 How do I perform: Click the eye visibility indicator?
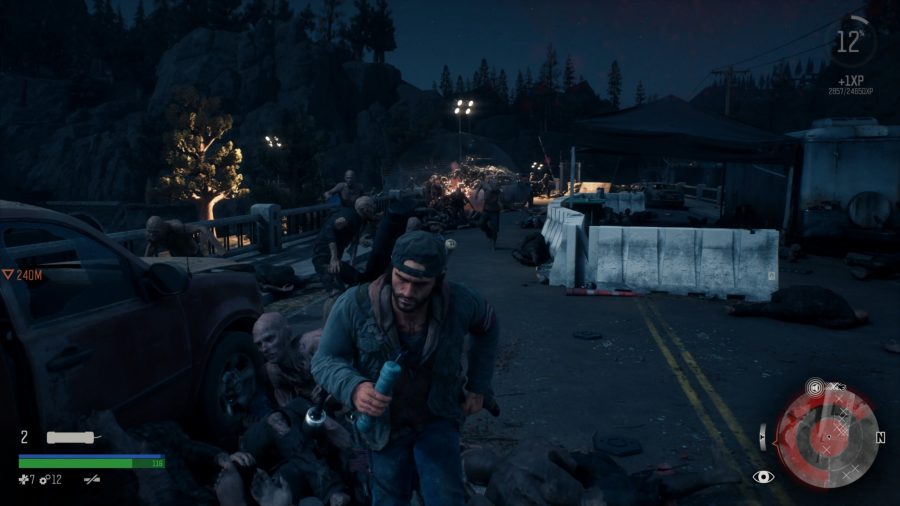coord(764,477)
